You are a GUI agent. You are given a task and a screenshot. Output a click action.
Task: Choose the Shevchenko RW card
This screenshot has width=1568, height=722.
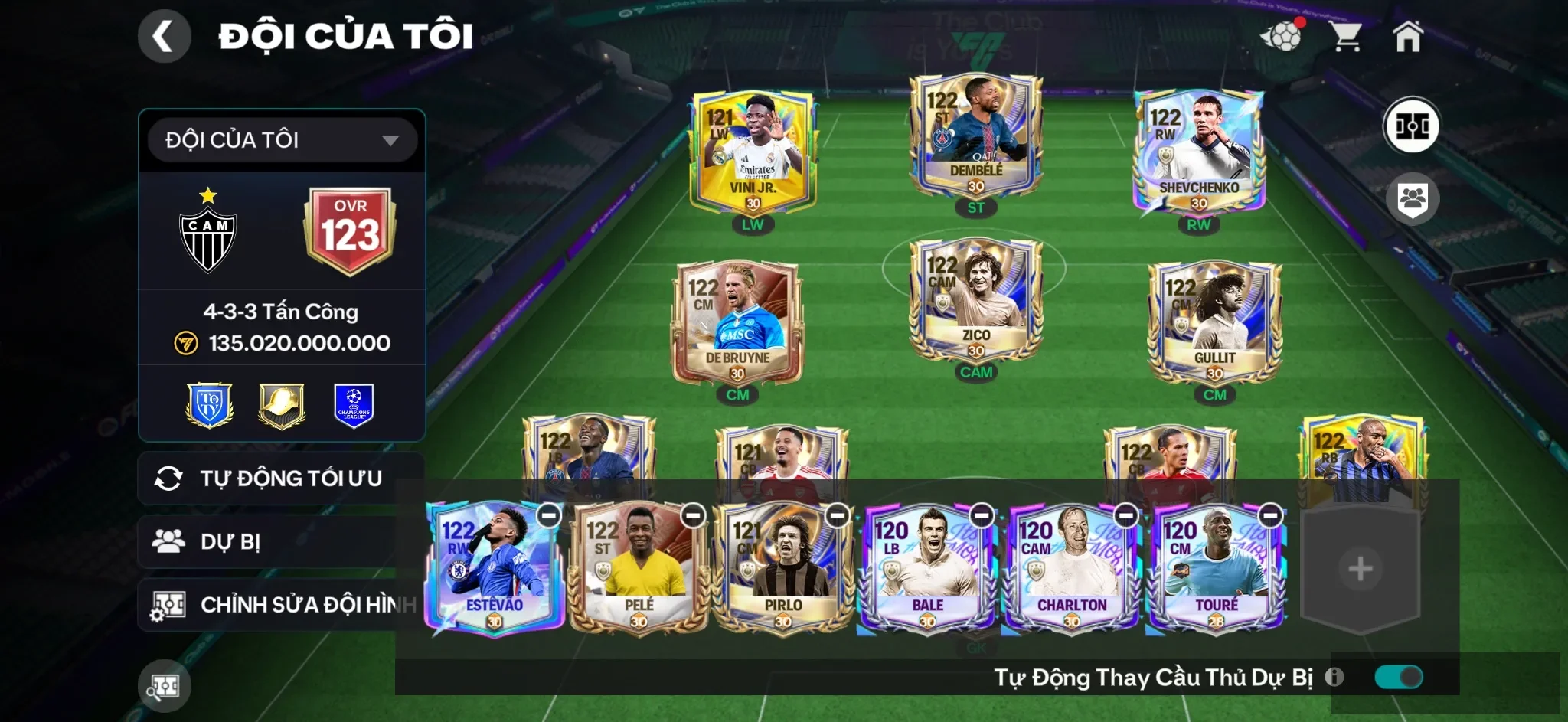[1198, 153]
